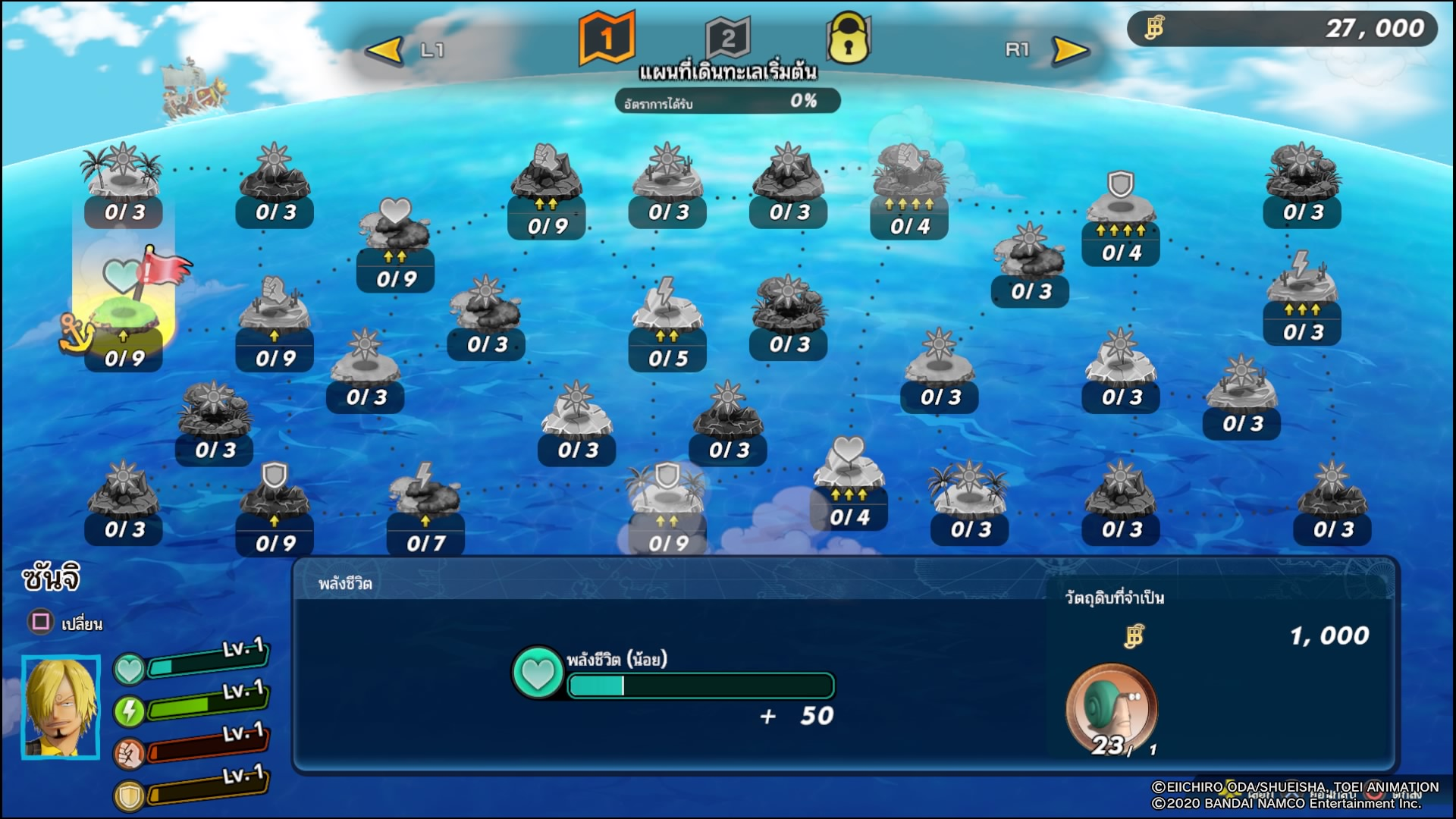Select the shield island with one arrow

(x=274, y=500)
